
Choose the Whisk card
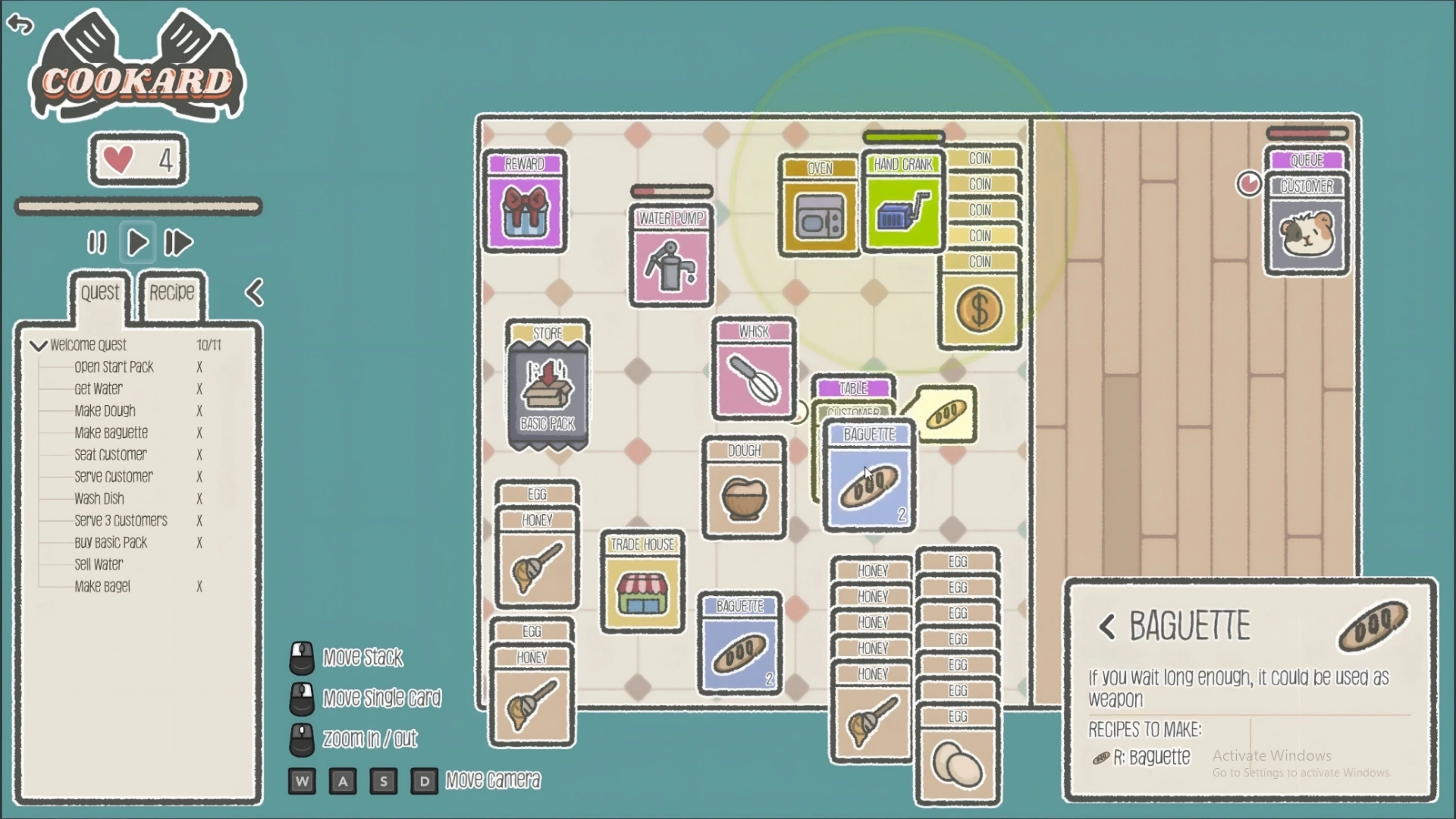(x=754, y=372)
